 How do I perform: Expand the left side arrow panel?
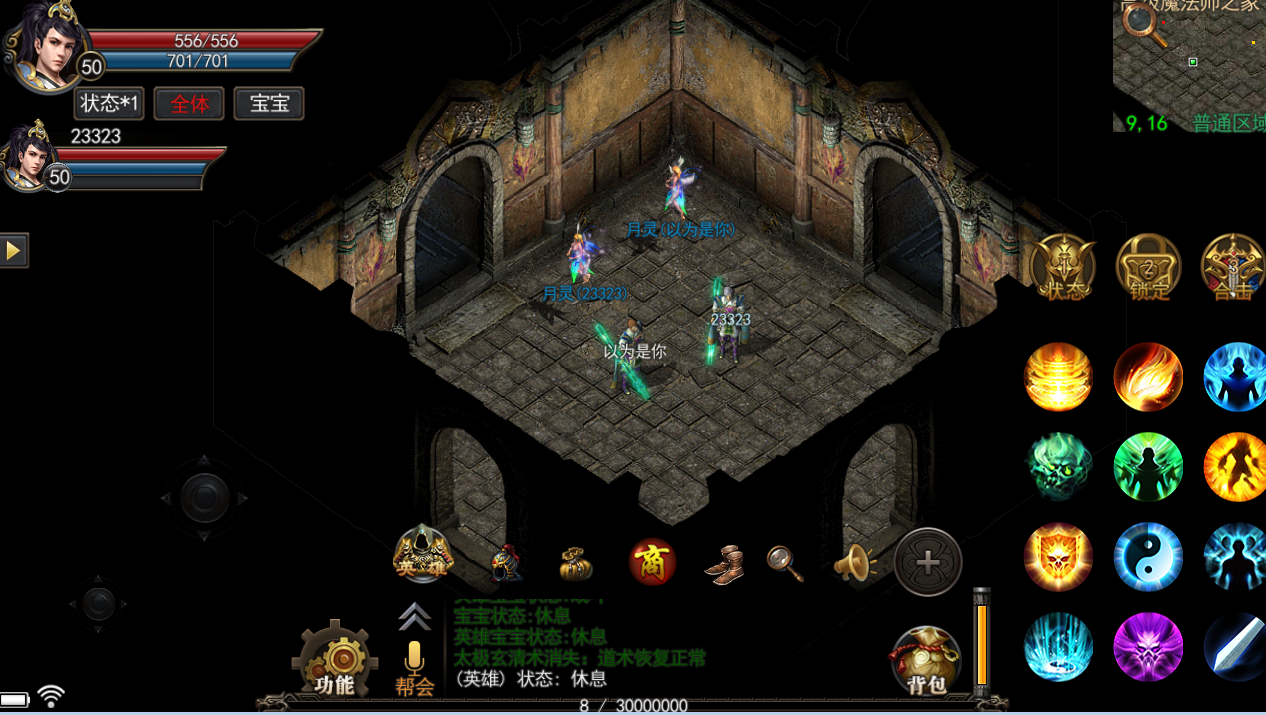tap(14, 250)
